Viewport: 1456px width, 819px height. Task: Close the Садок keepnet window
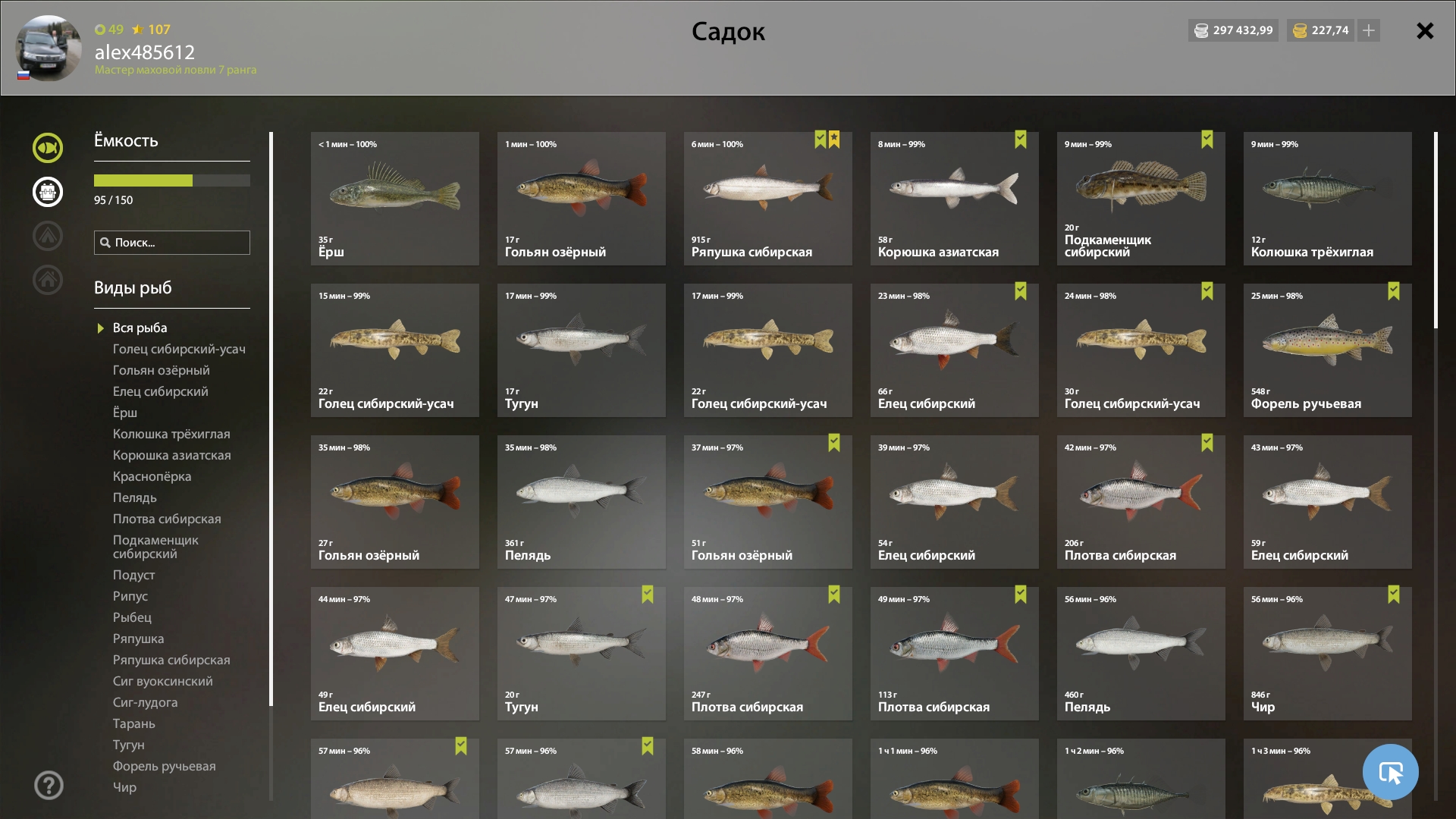click(1425, 31)
